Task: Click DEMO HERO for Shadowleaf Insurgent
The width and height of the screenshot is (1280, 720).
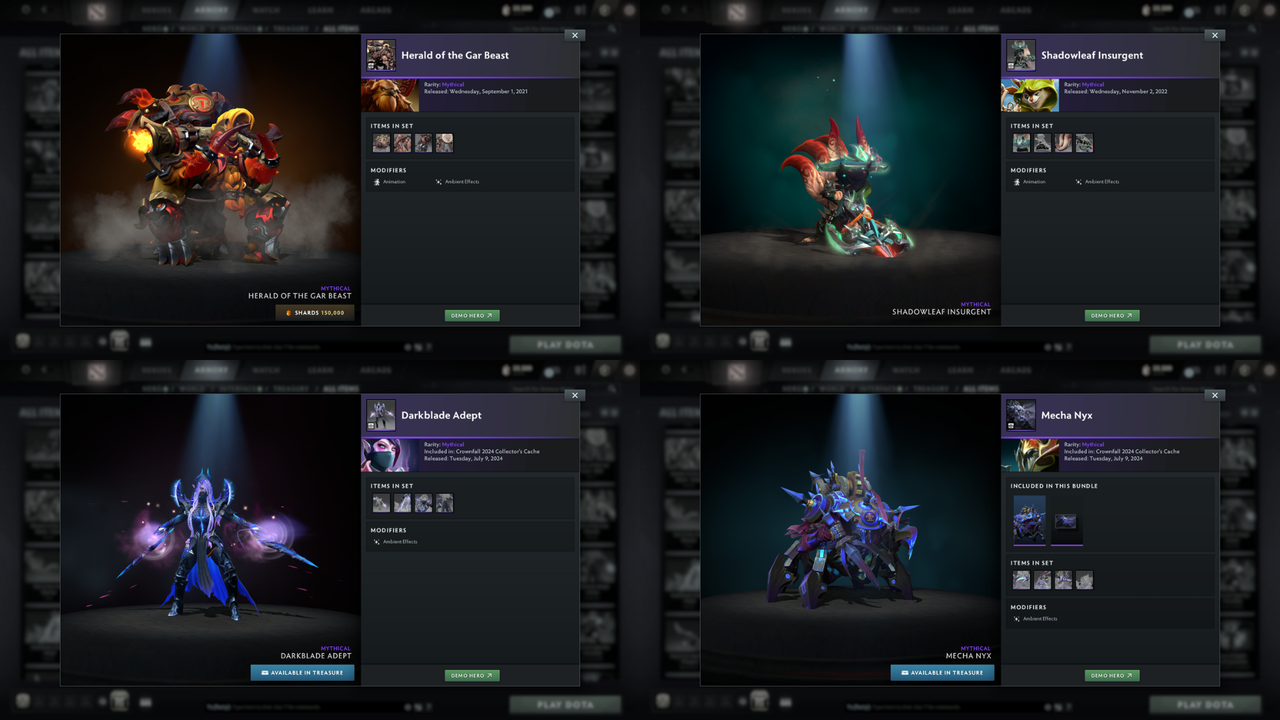Action: 1111,315
